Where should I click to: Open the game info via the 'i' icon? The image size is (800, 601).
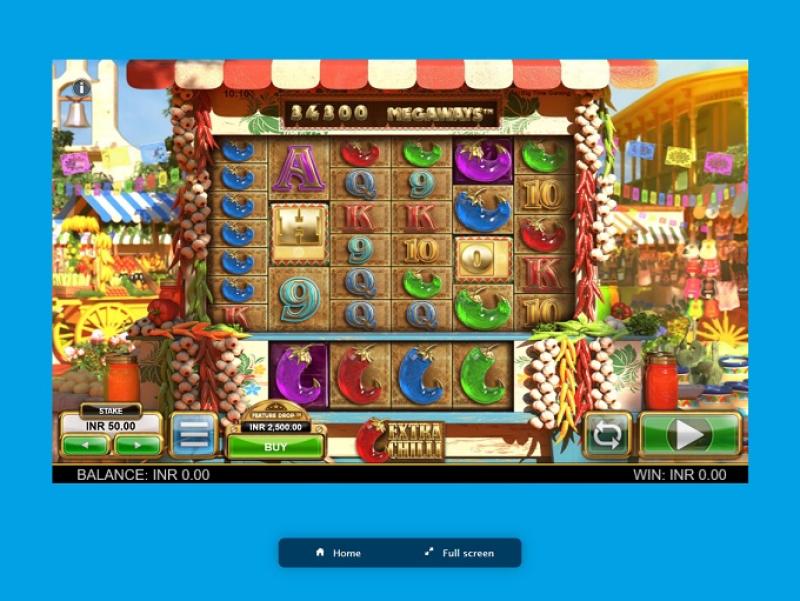point(82,88)
